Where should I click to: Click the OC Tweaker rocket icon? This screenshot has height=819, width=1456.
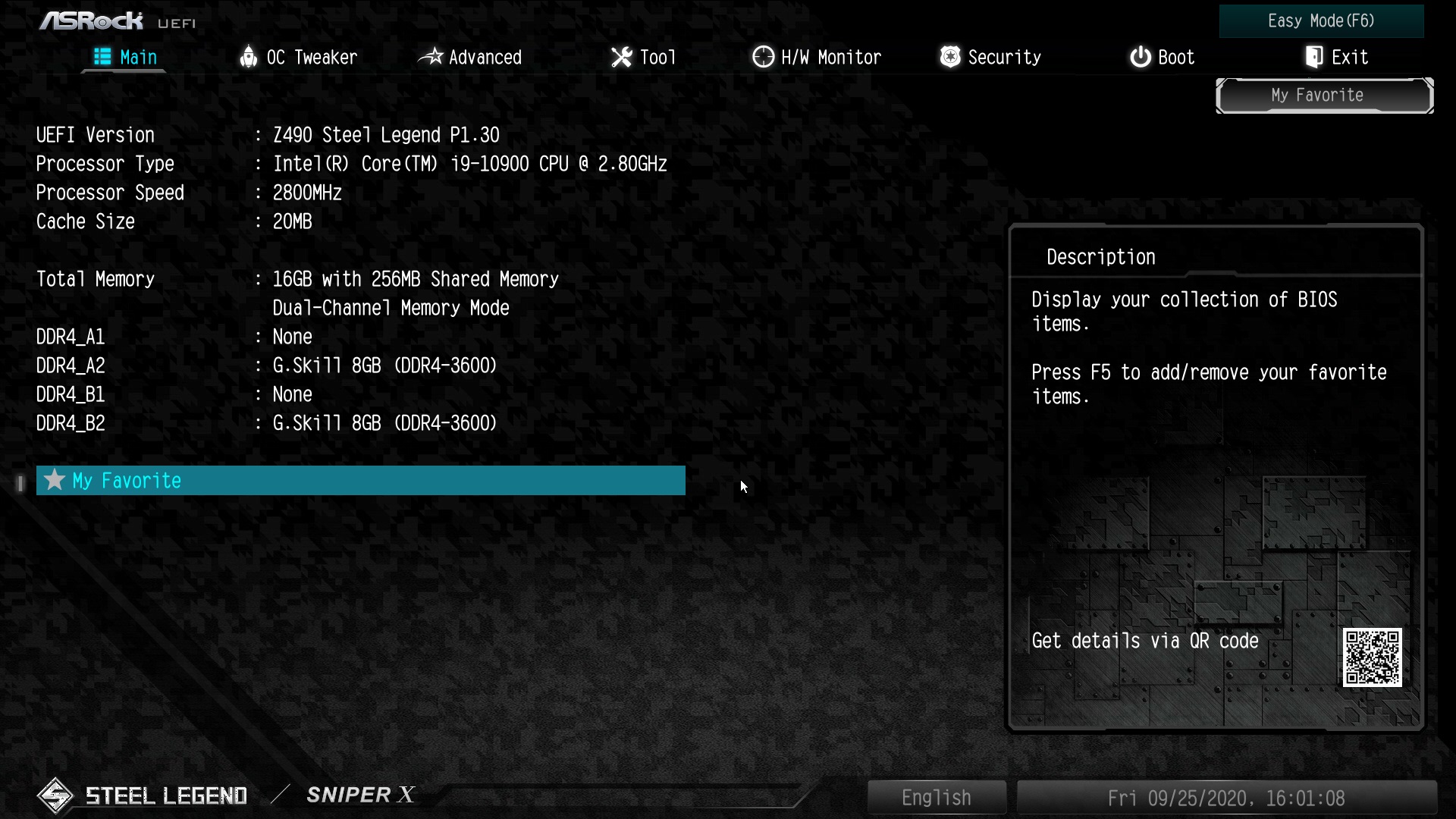[x=249, y=57]
